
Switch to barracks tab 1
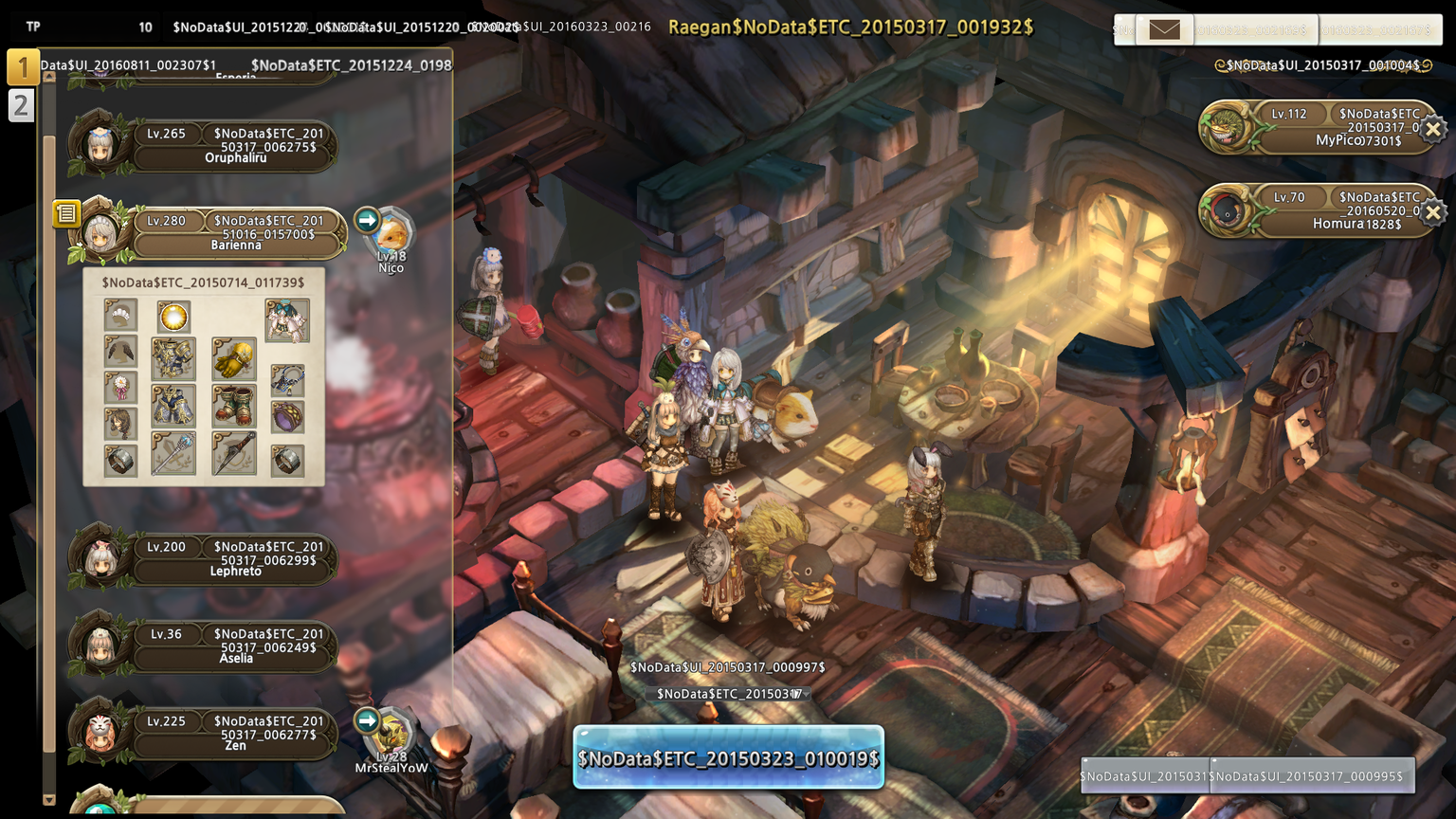point(23,67)
